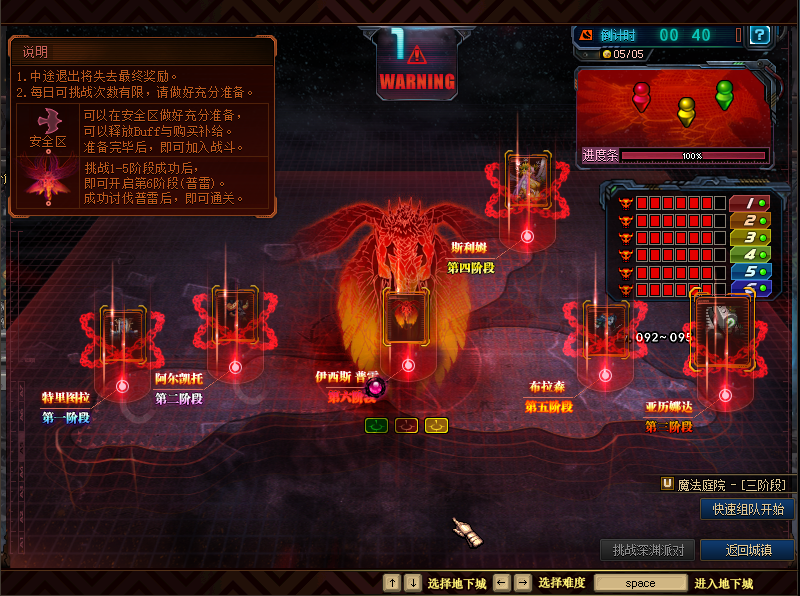Click the 快速组队开始 quick party button
800x596 pixels.
click(x=747, y=509)
